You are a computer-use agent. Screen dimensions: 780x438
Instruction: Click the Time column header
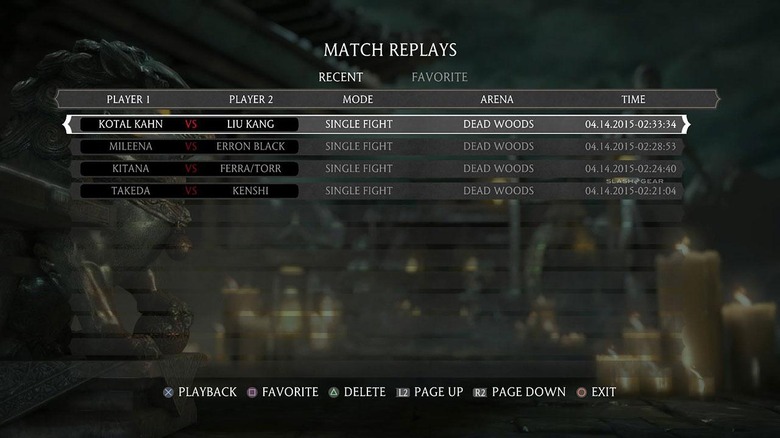coord(633,100)
